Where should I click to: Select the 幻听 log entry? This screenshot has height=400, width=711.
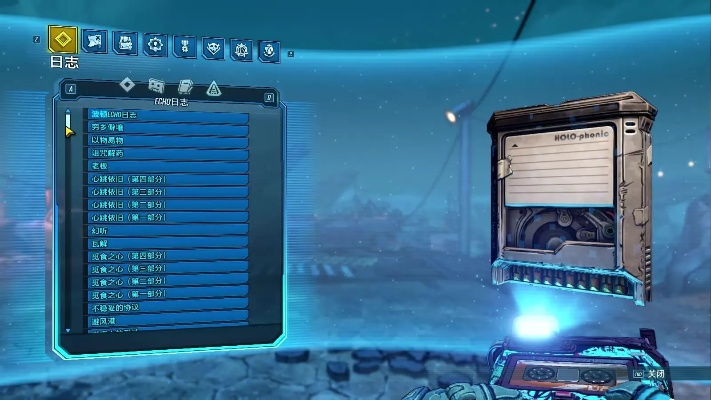167,230
